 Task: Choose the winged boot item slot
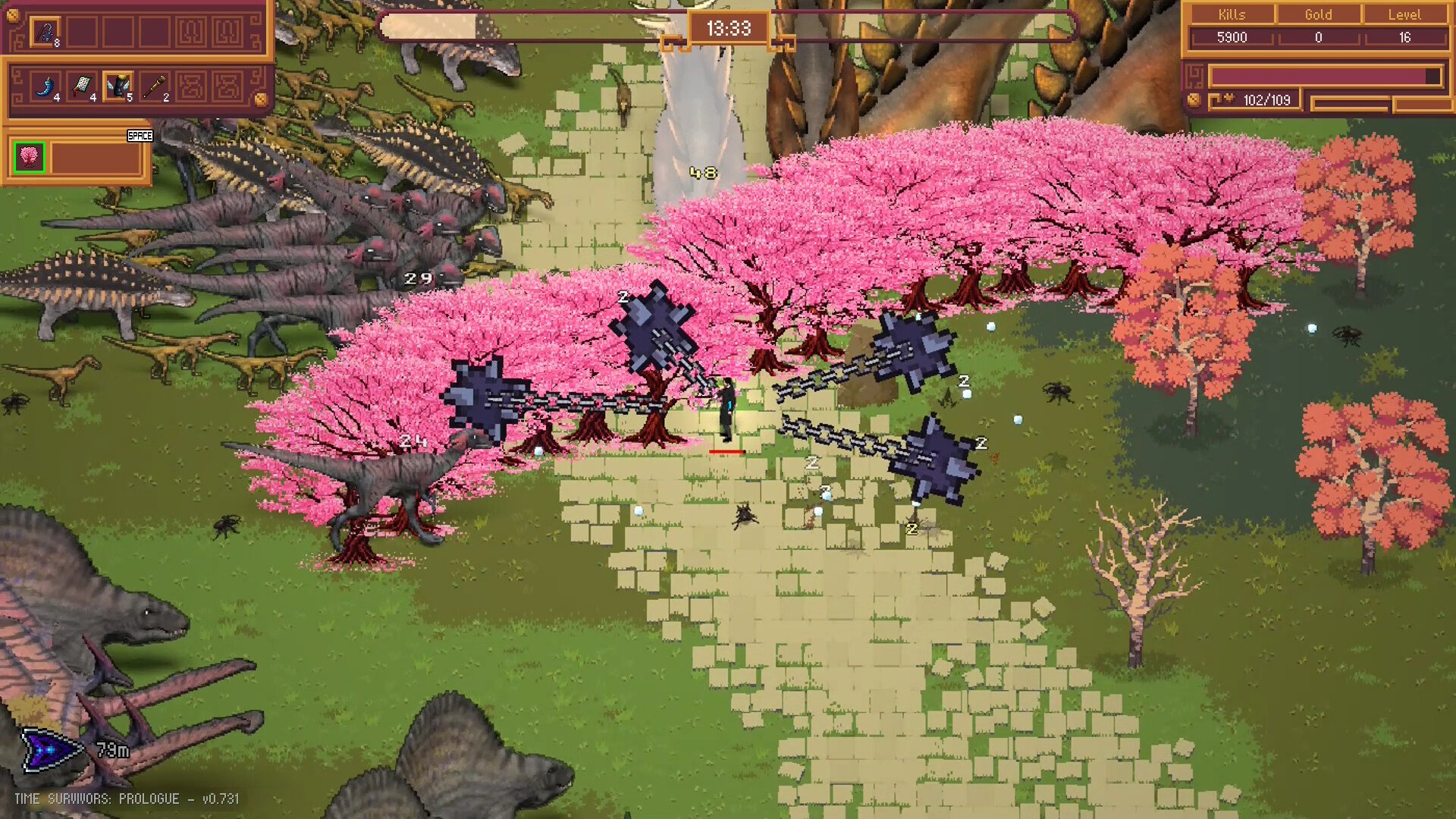click(x=118, y=87)
